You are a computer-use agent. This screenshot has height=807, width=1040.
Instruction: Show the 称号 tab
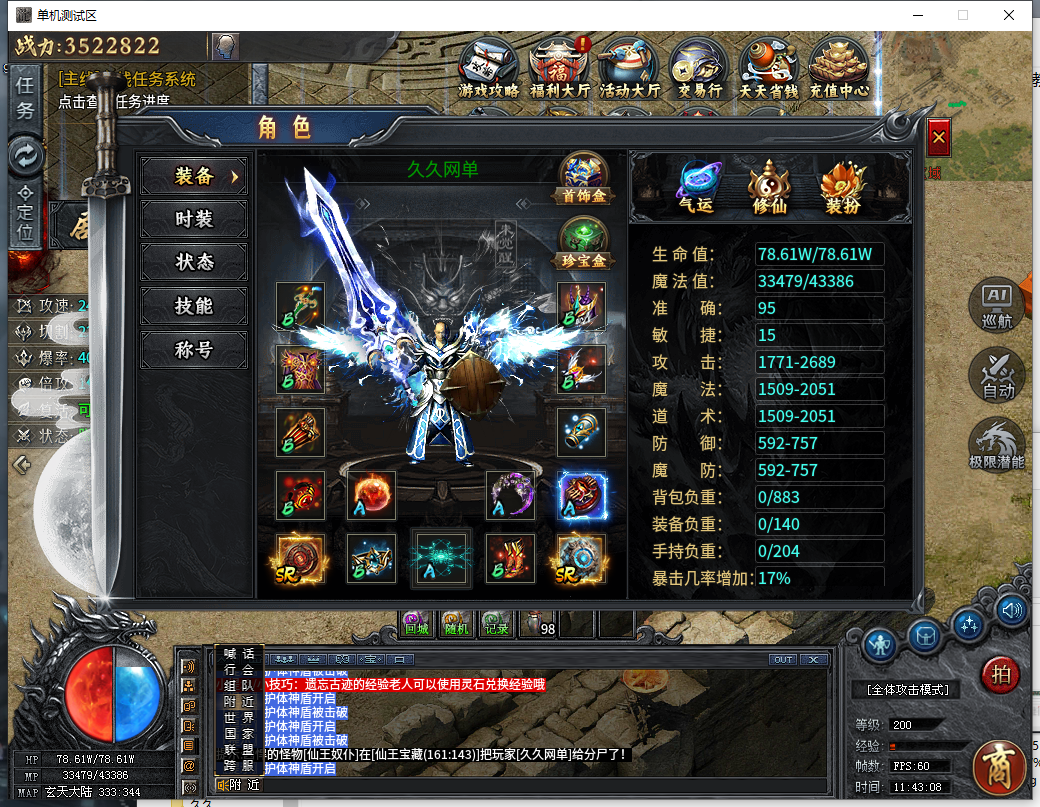coord(194,350)
